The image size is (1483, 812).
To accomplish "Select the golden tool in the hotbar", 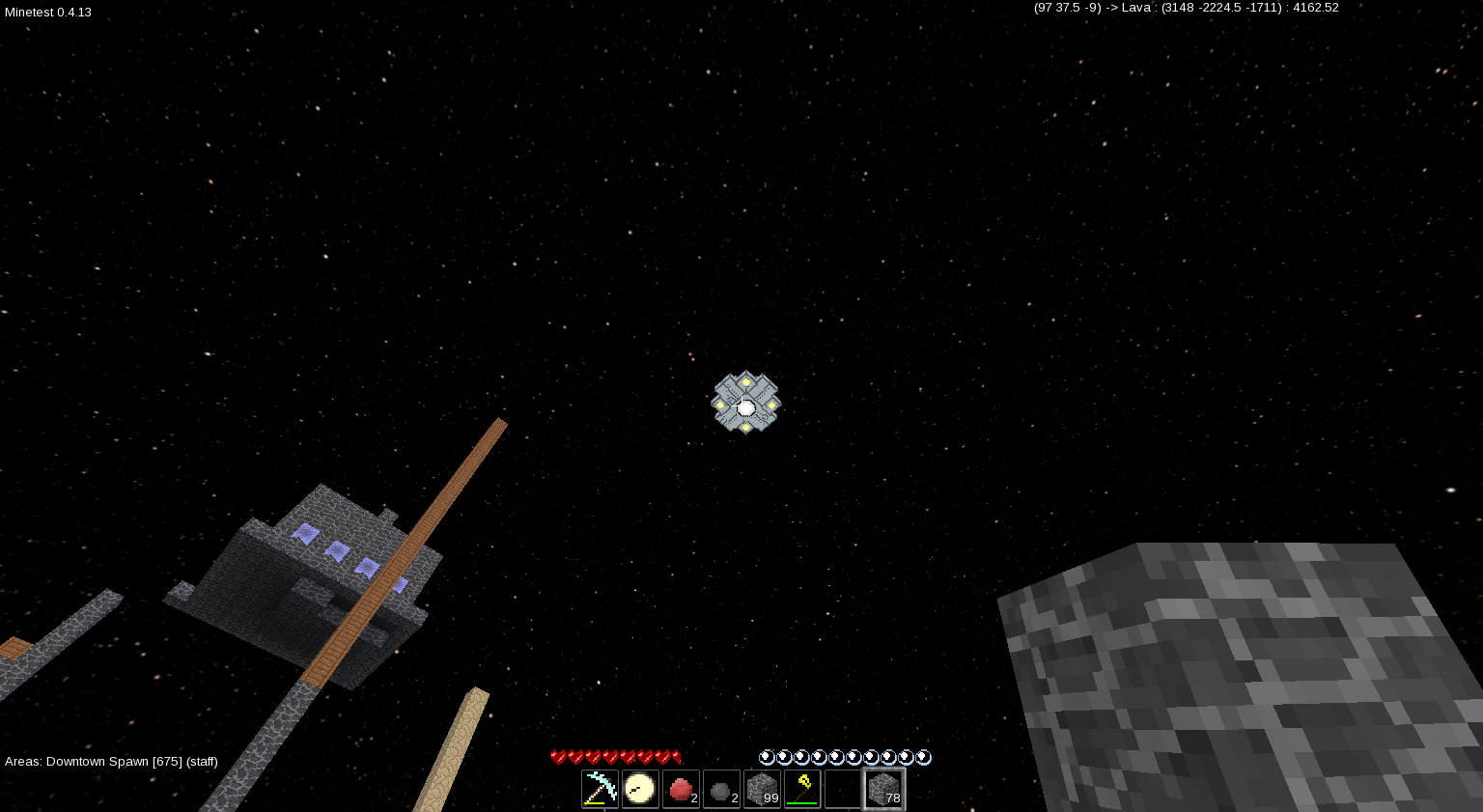I will pyautogui.click(x=802, y=789).
